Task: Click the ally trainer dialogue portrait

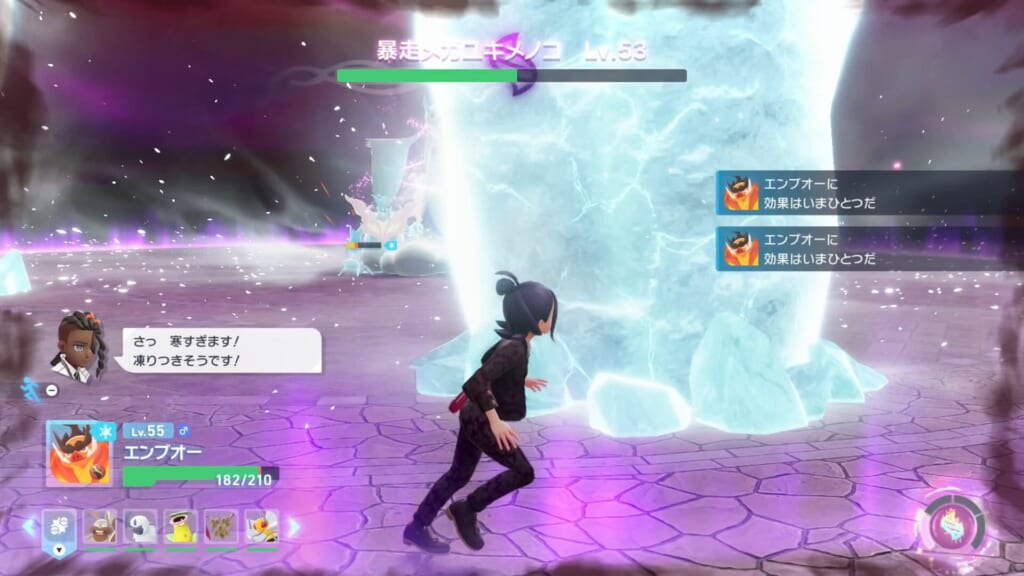Action: pos(78,346)
